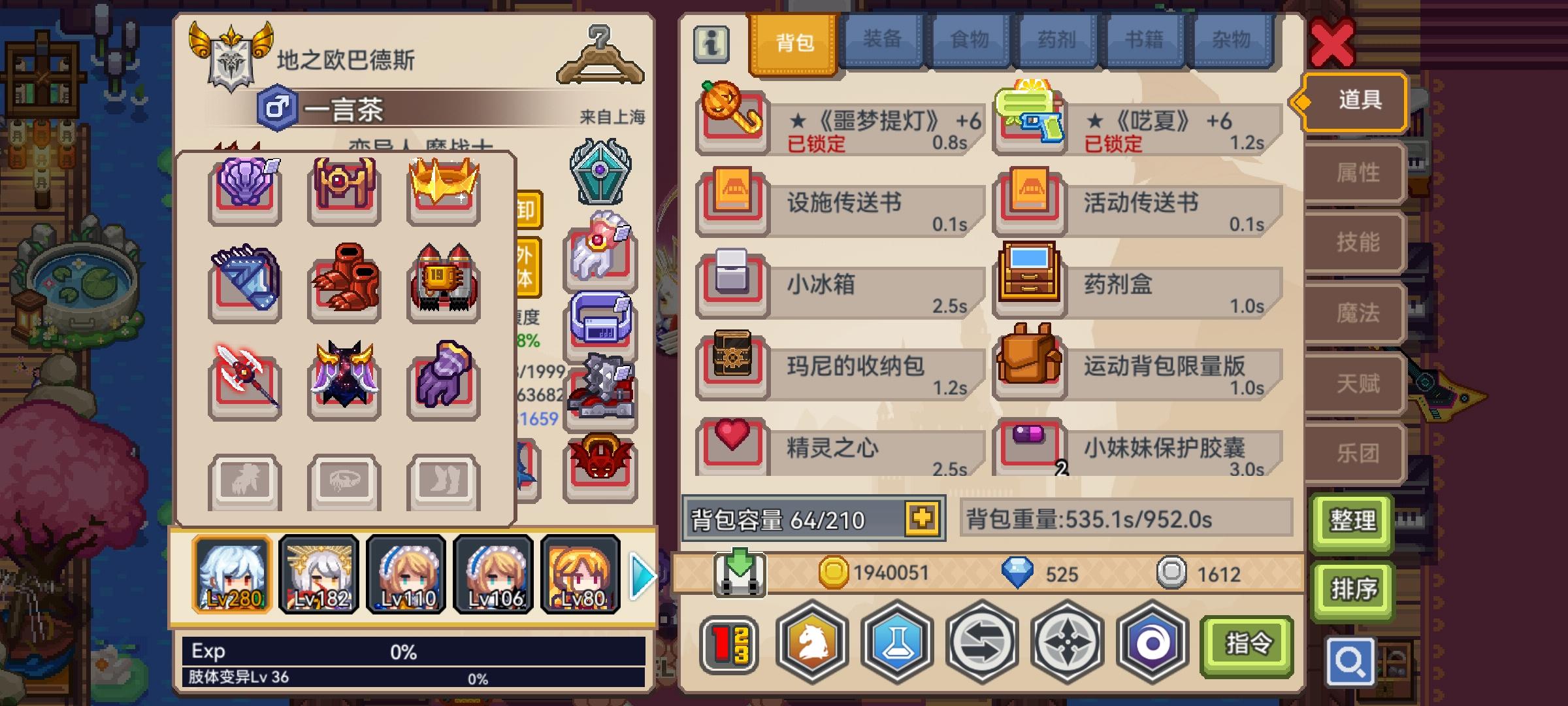Click the plus to expand 背包容量
1568x706 pixels.
(921, 517)
